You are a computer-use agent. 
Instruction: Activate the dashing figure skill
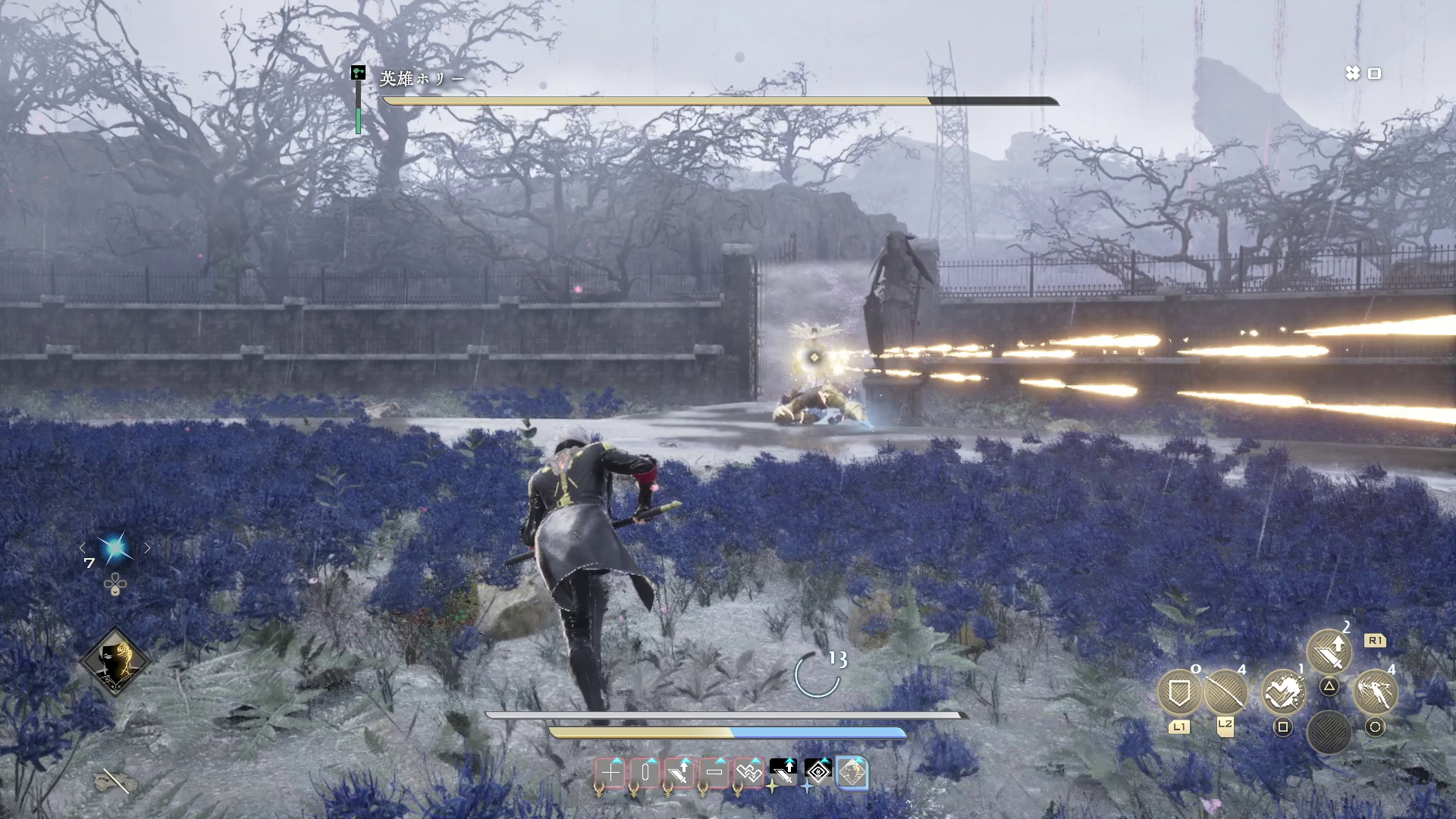pos(1375,692)
